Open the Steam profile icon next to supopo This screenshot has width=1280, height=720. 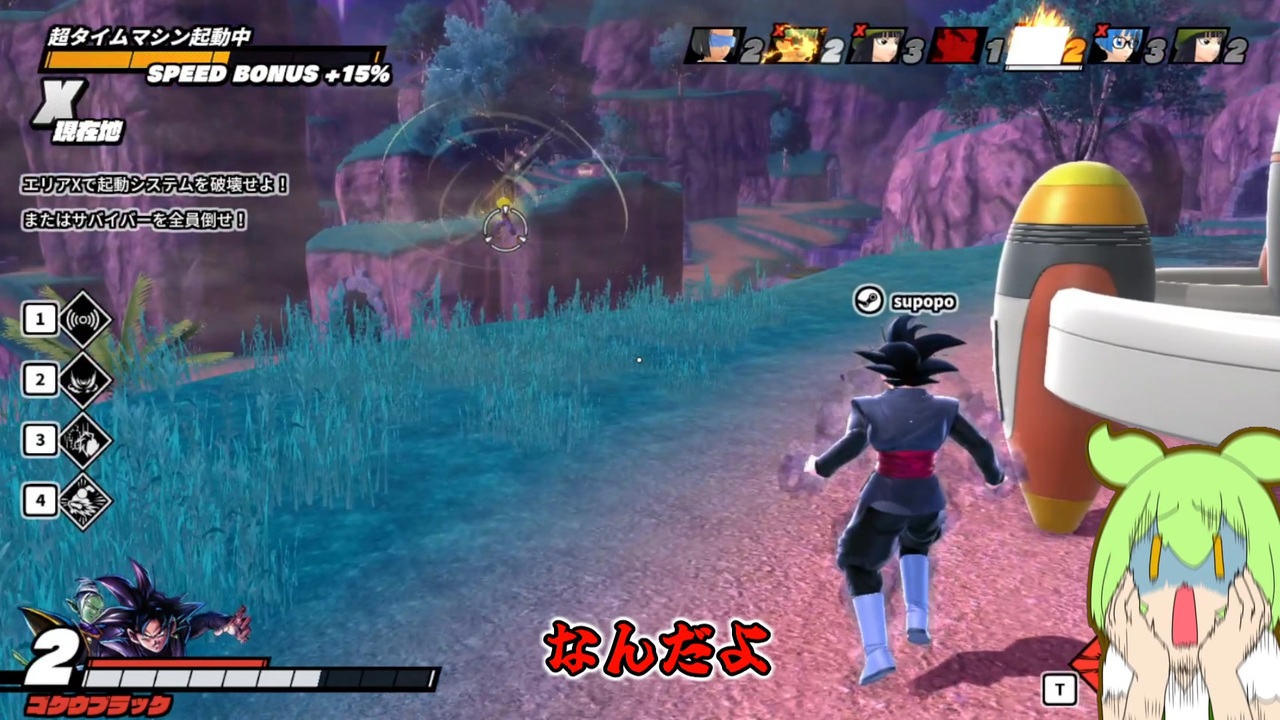tap(868, 301)
